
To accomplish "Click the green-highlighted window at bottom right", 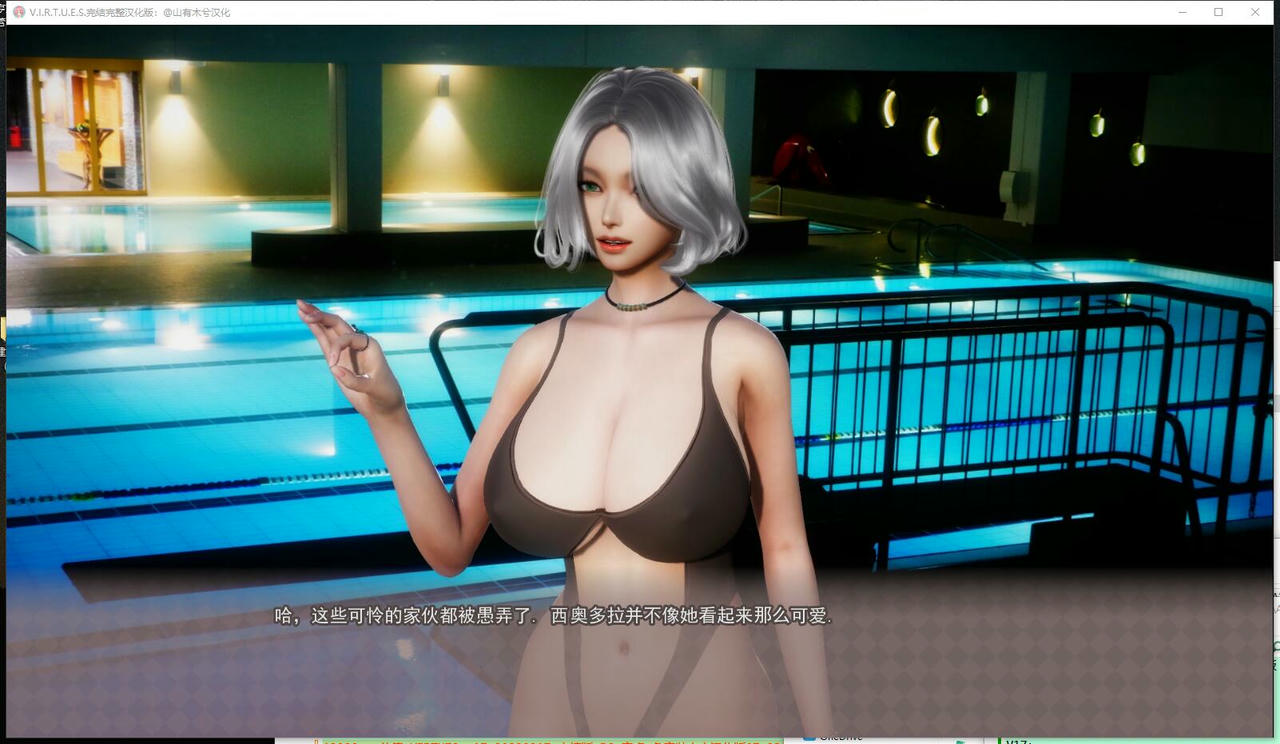I will pyautogui.click(x=1140, y=740).
